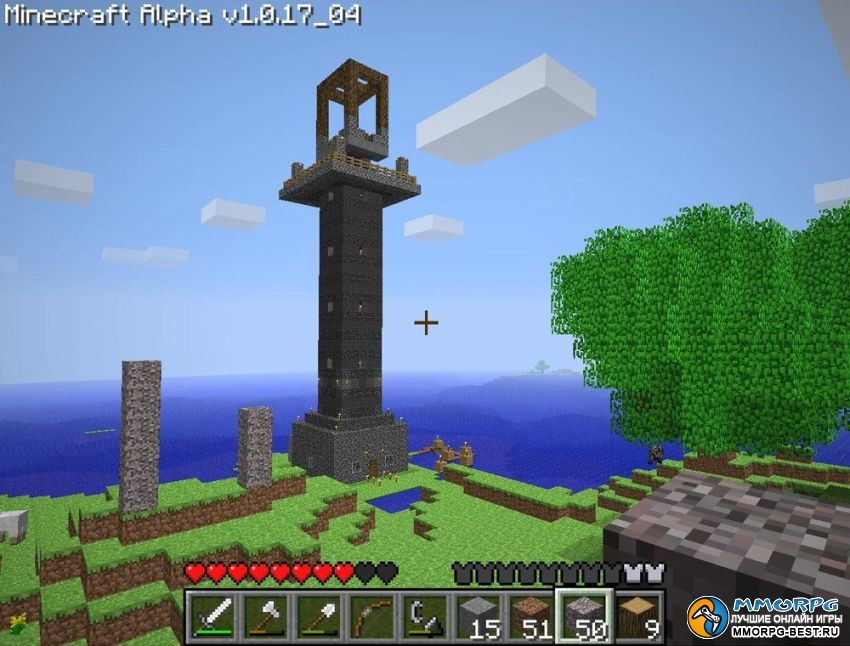Pick the flint and steel slot
Image resolution: width=850 pixels, height=646 pixels.
click(425, 616)
